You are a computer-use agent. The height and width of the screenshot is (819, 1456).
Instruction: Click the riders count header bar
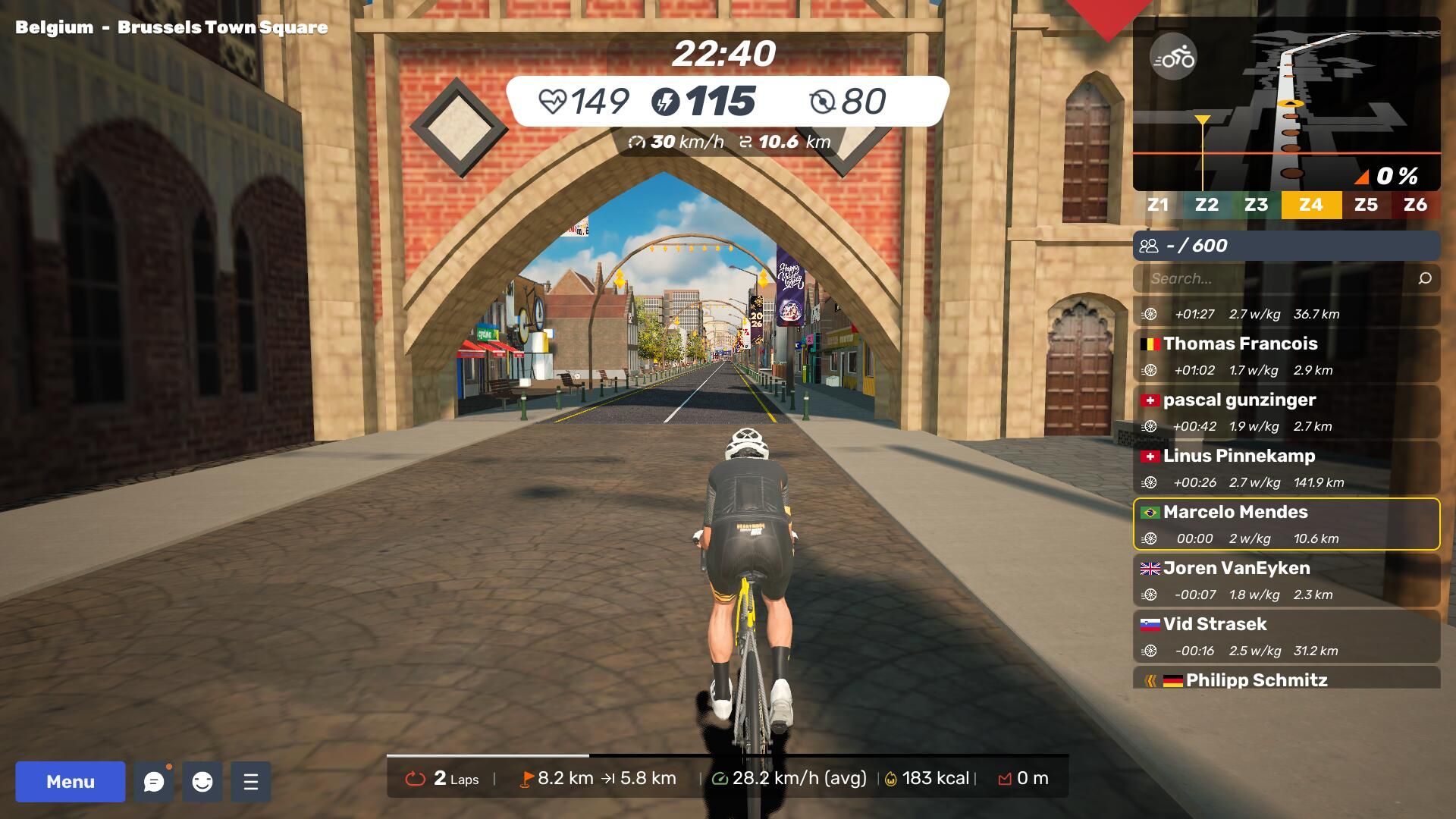click(x=1286, y=246)
